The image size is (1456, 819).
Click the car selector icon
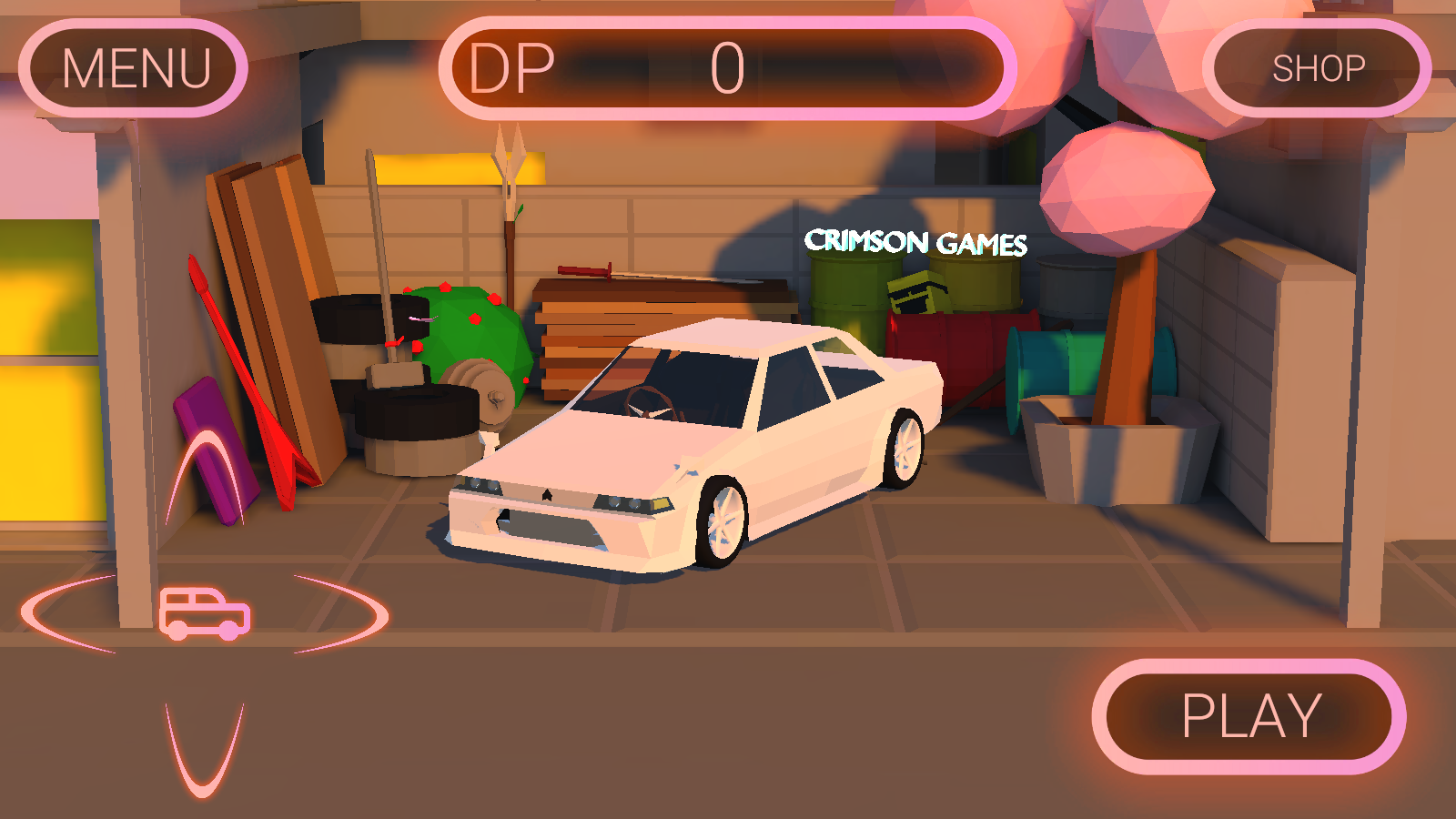coord(205,614)
